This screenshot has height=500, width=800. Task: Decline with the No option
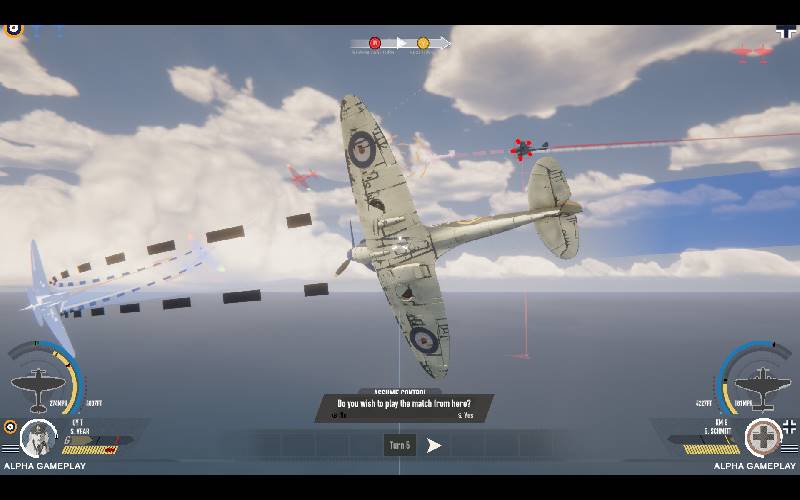coord(339,415)
